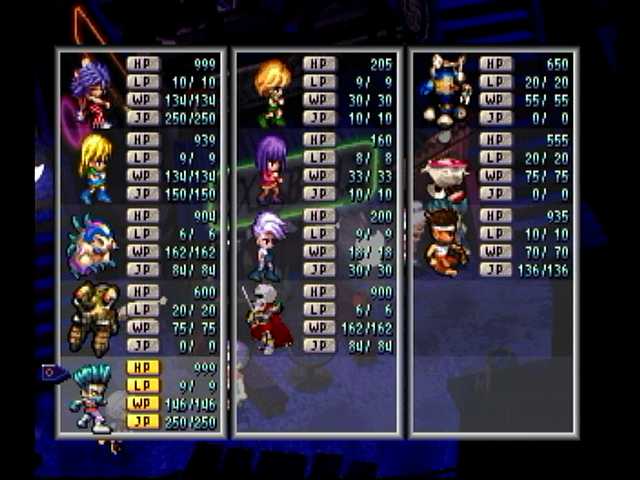
Task: Choose the white-haired character with 200 HP
Action: click(268, 243)
